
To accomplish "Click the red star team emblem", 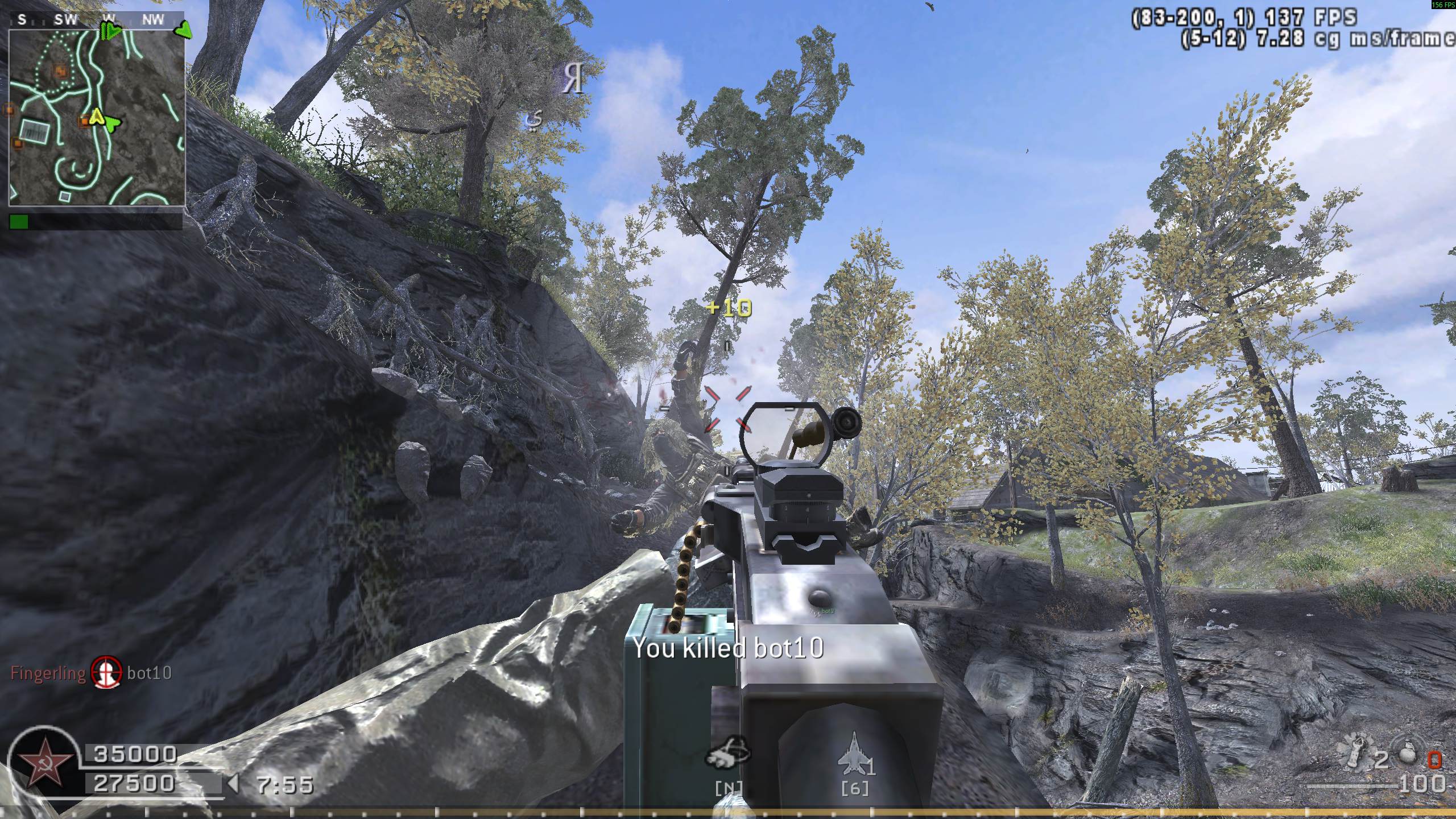I will pos(45,762).
